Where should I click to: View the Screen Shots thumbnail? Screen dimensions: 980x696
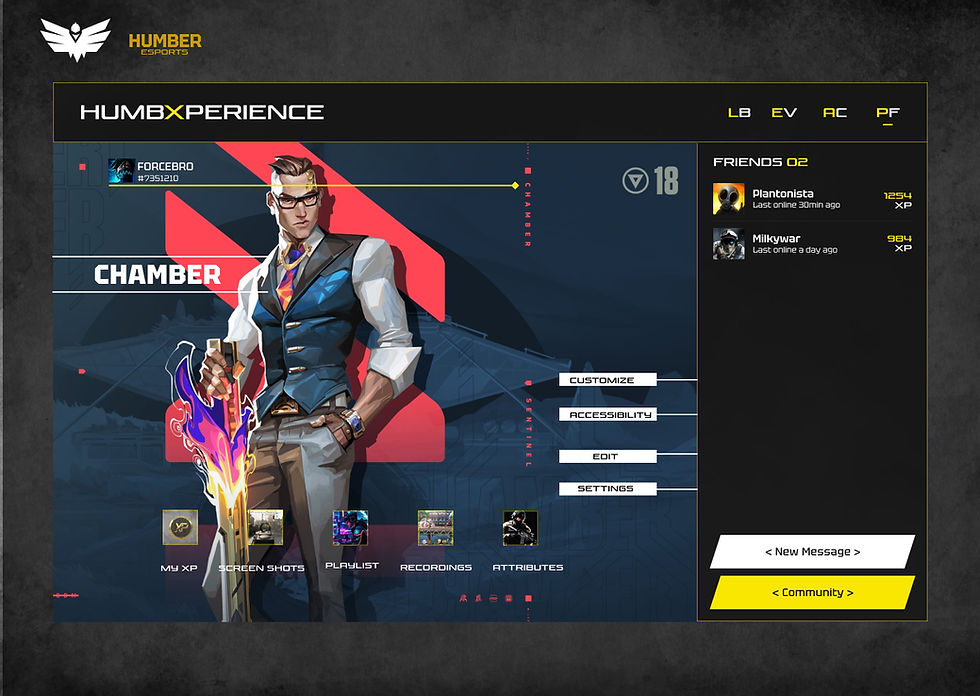[266, 528]
